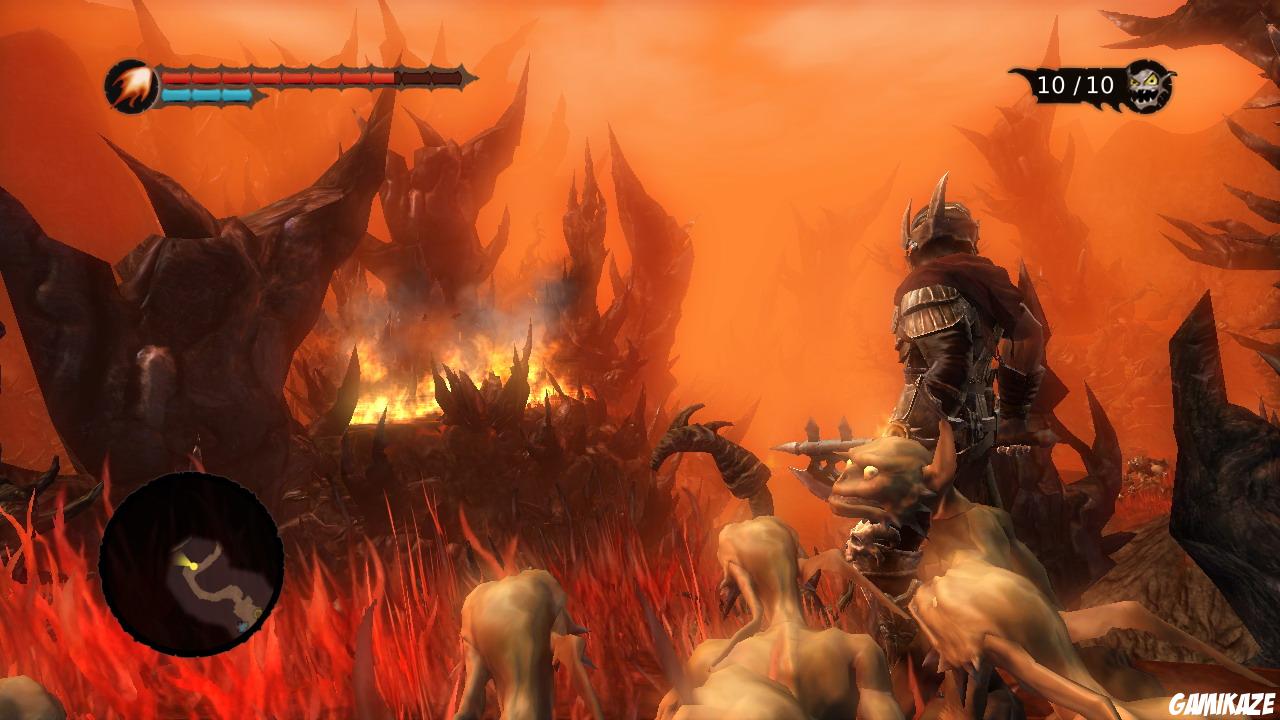Click the yellow objective dot on the minimap
Screen dimensions: 1280x720
(x=259, y=613)
